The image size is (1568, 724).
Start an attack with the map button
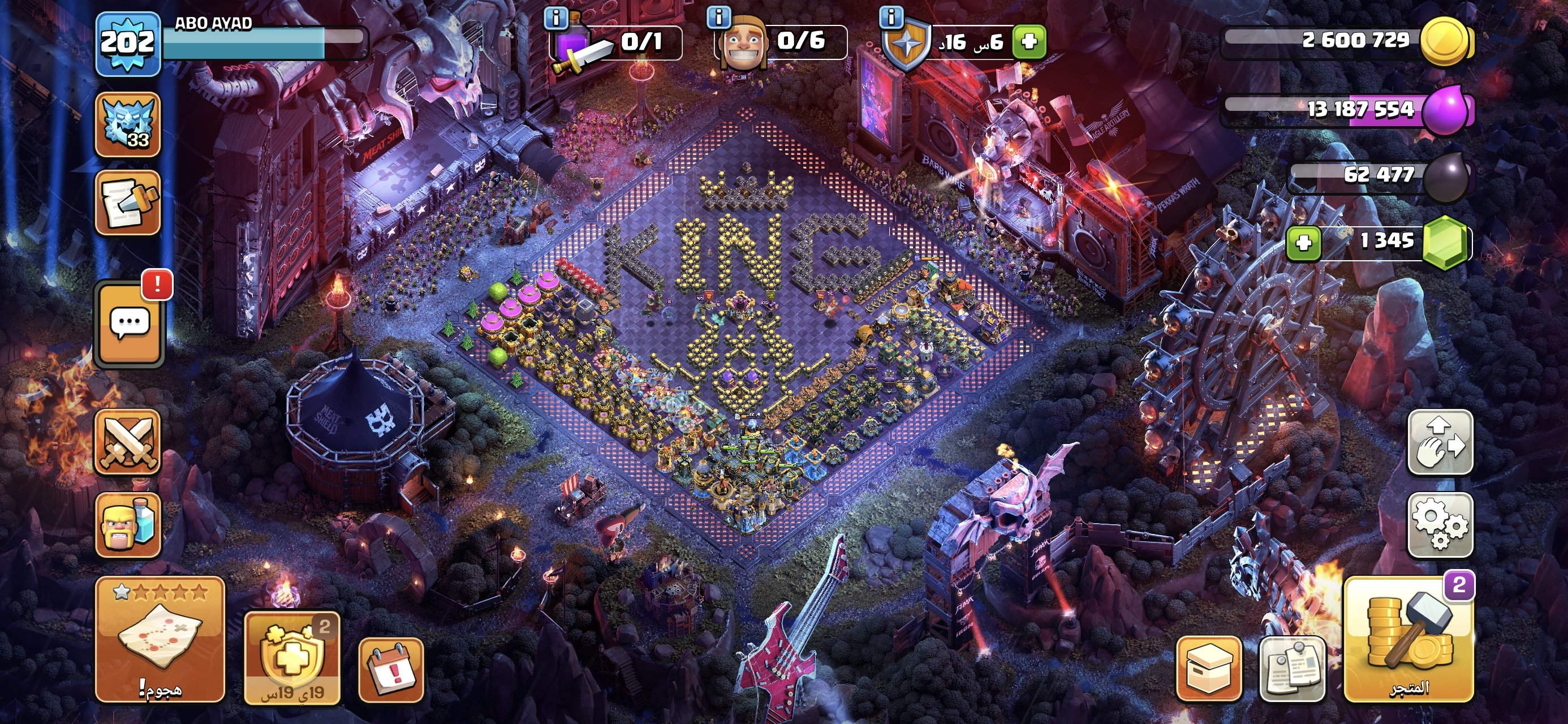coord(160,638)
